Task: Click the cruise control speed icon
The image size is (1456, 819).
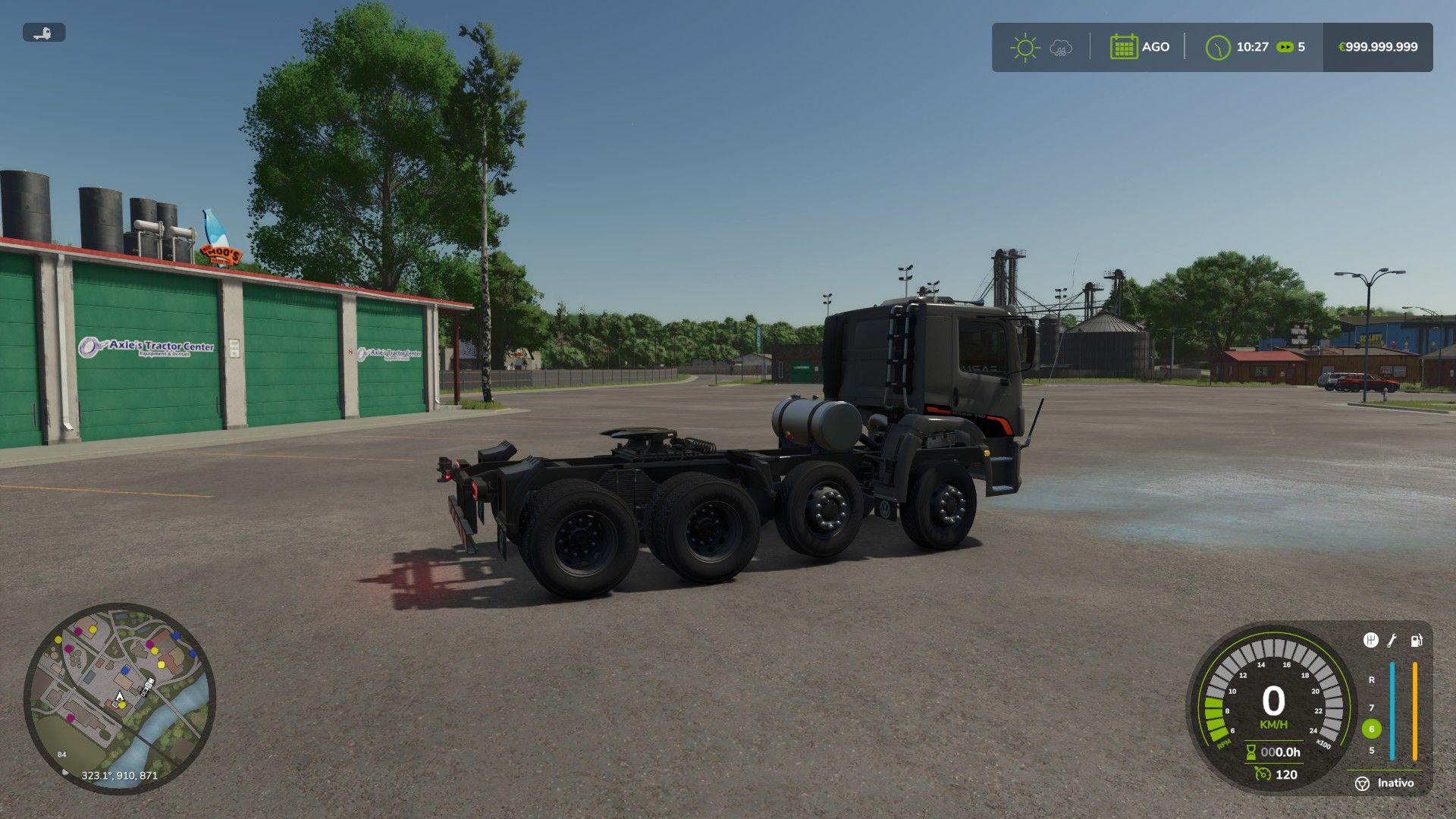Action: pyautogui.click(x=1263, y=773)
